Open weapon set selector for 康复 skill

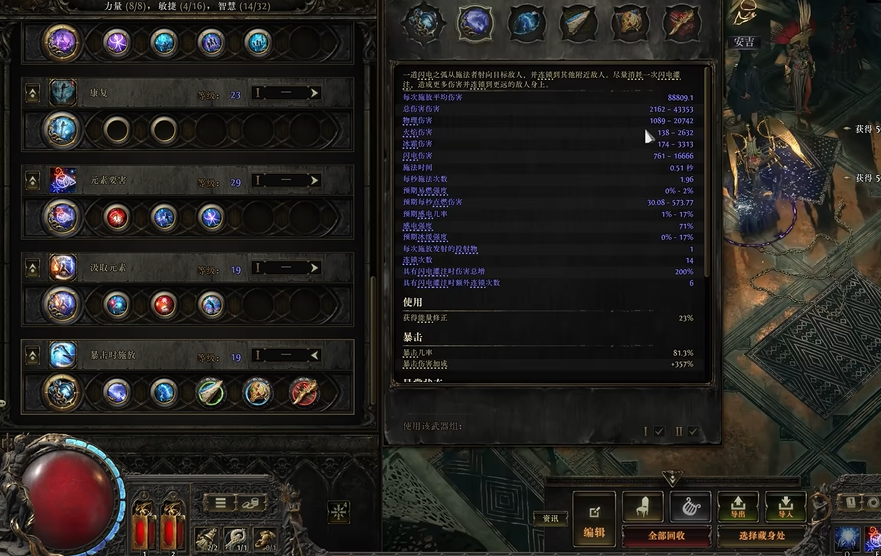click(x=286, y=93)
